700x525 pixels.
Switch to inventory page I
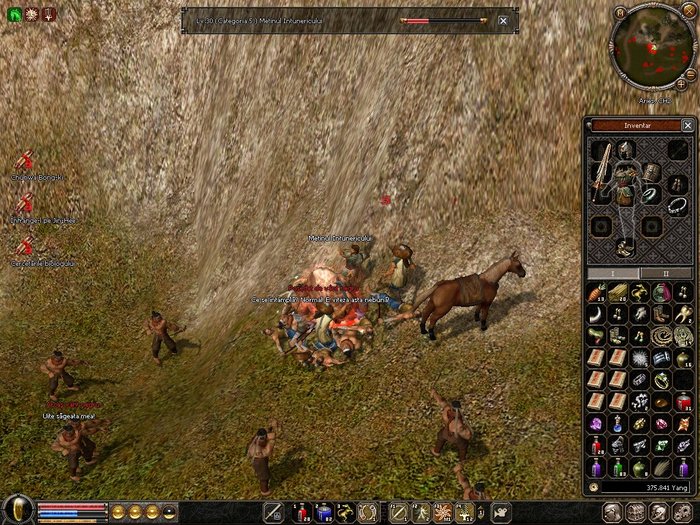[614, 272]
